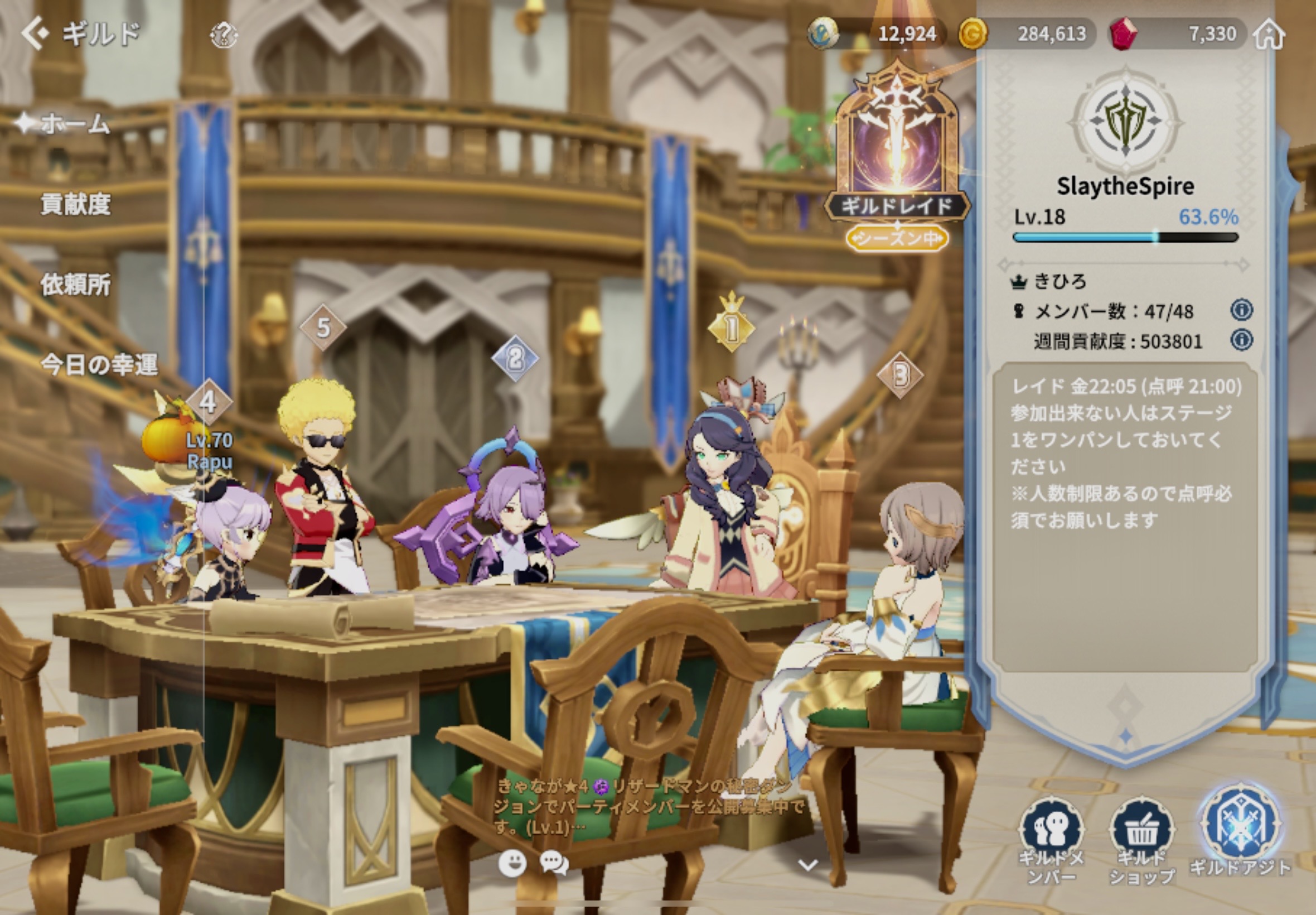The height and width of the screenshot is (915, 1316).
Task: Open the ギルドメンバー member list
Action: 1051,838
